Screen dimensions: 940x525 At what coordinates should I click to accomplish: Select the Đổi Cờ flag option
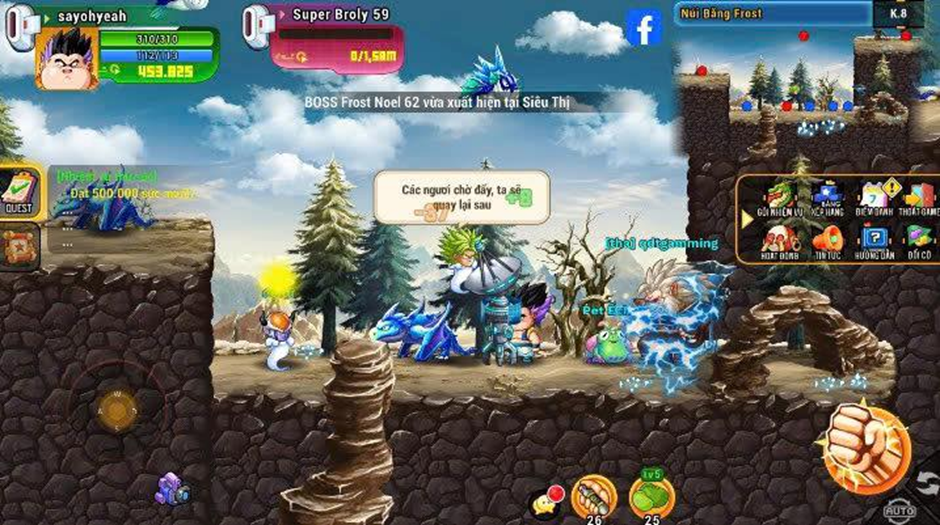click(x=919, y=241)
